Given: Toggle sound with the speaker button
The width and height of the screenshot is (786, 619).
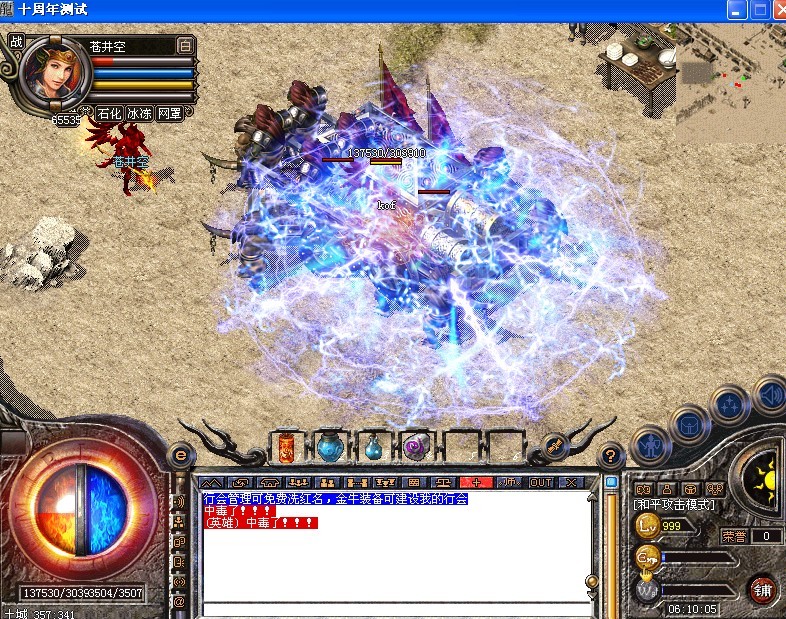Looking at the screenshot, I should 769,394.
